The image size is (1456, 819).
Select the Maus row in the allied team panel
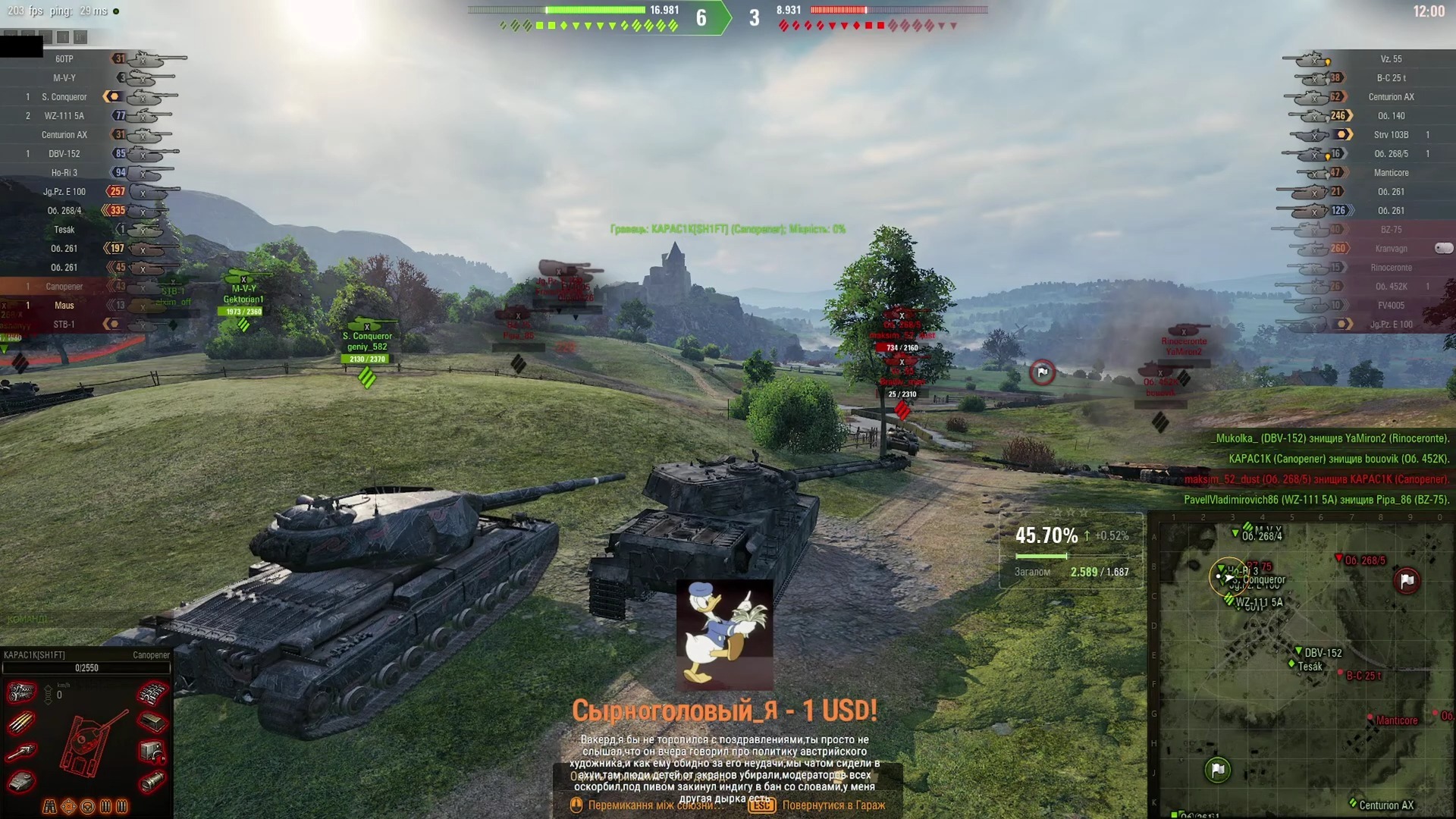[64, 306]
